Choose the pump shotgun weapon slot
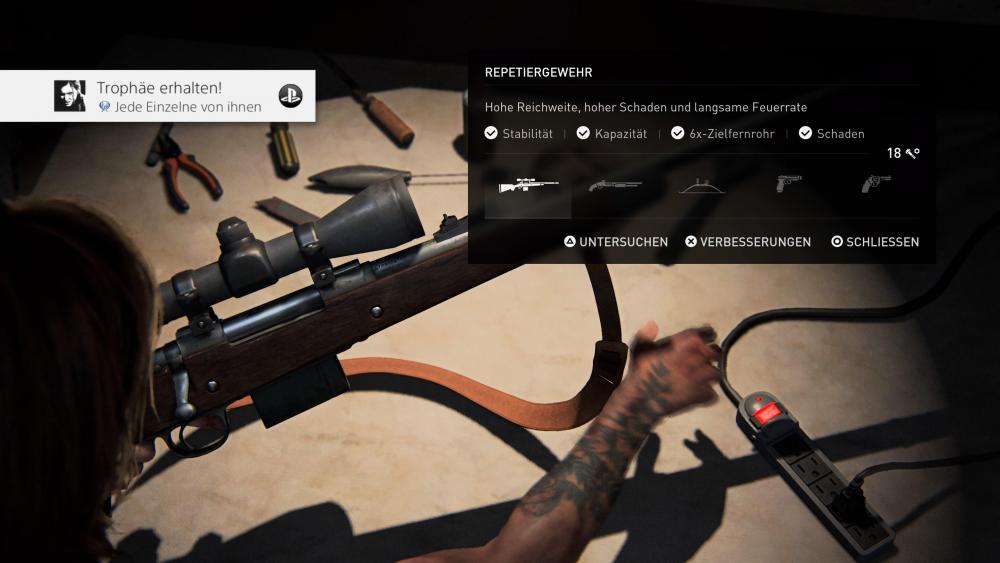The width and height of the screenshot is (1000, 563). 614,186
